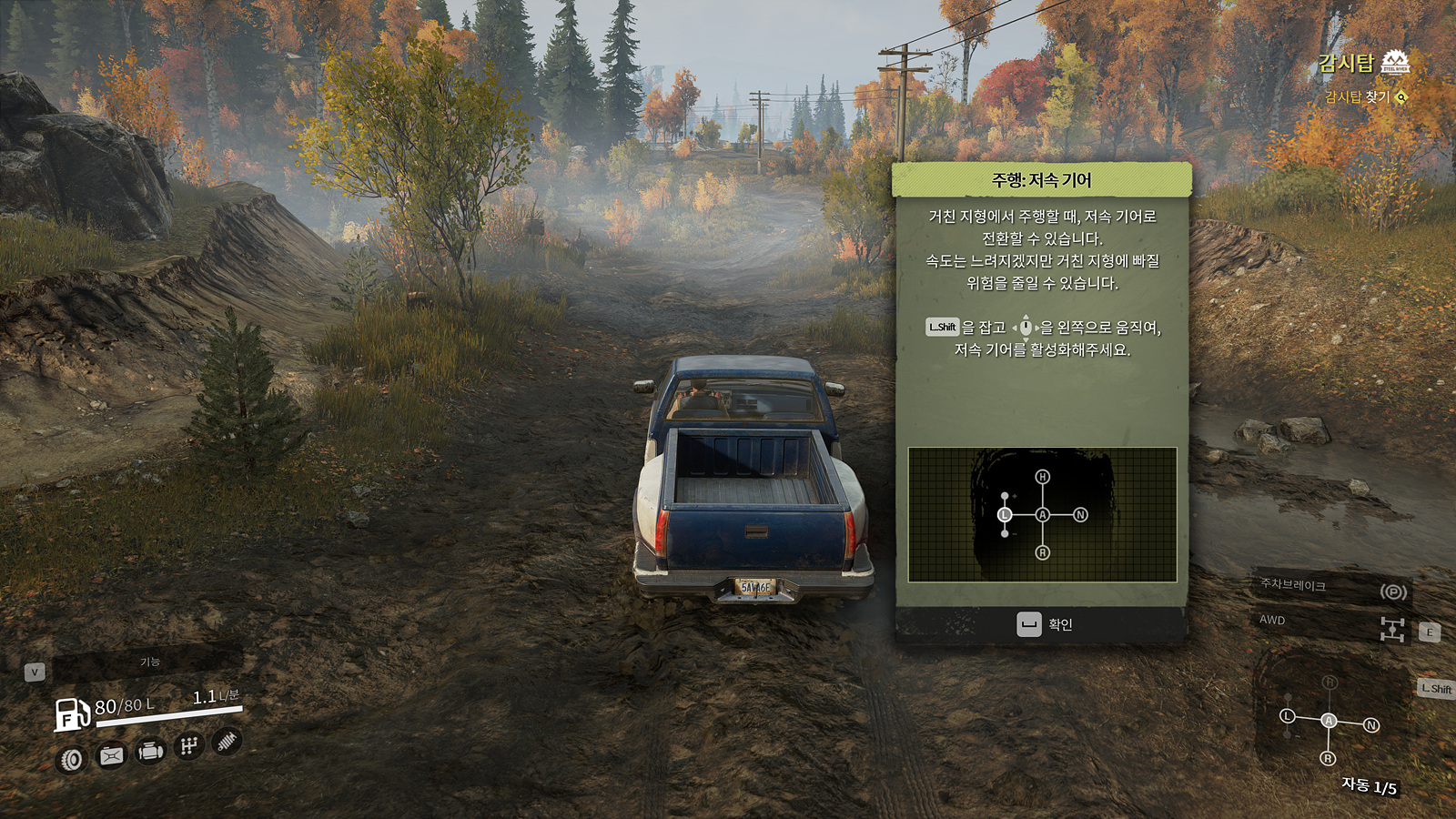Click the suspension spring status icon
The image size is (1456, 819).
227,742
